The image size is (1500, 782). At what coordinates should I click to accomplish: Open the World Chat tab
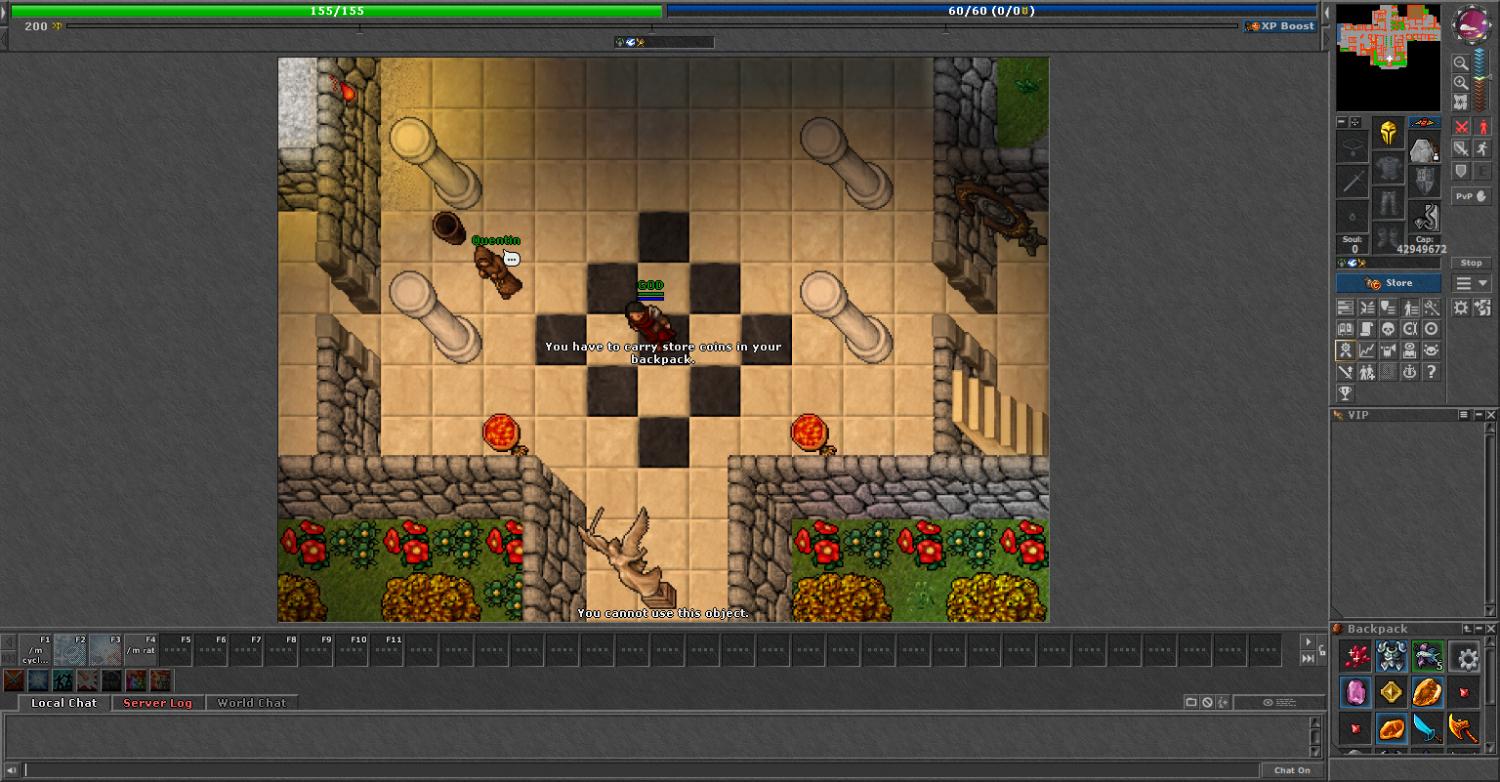tap(251, 703)
